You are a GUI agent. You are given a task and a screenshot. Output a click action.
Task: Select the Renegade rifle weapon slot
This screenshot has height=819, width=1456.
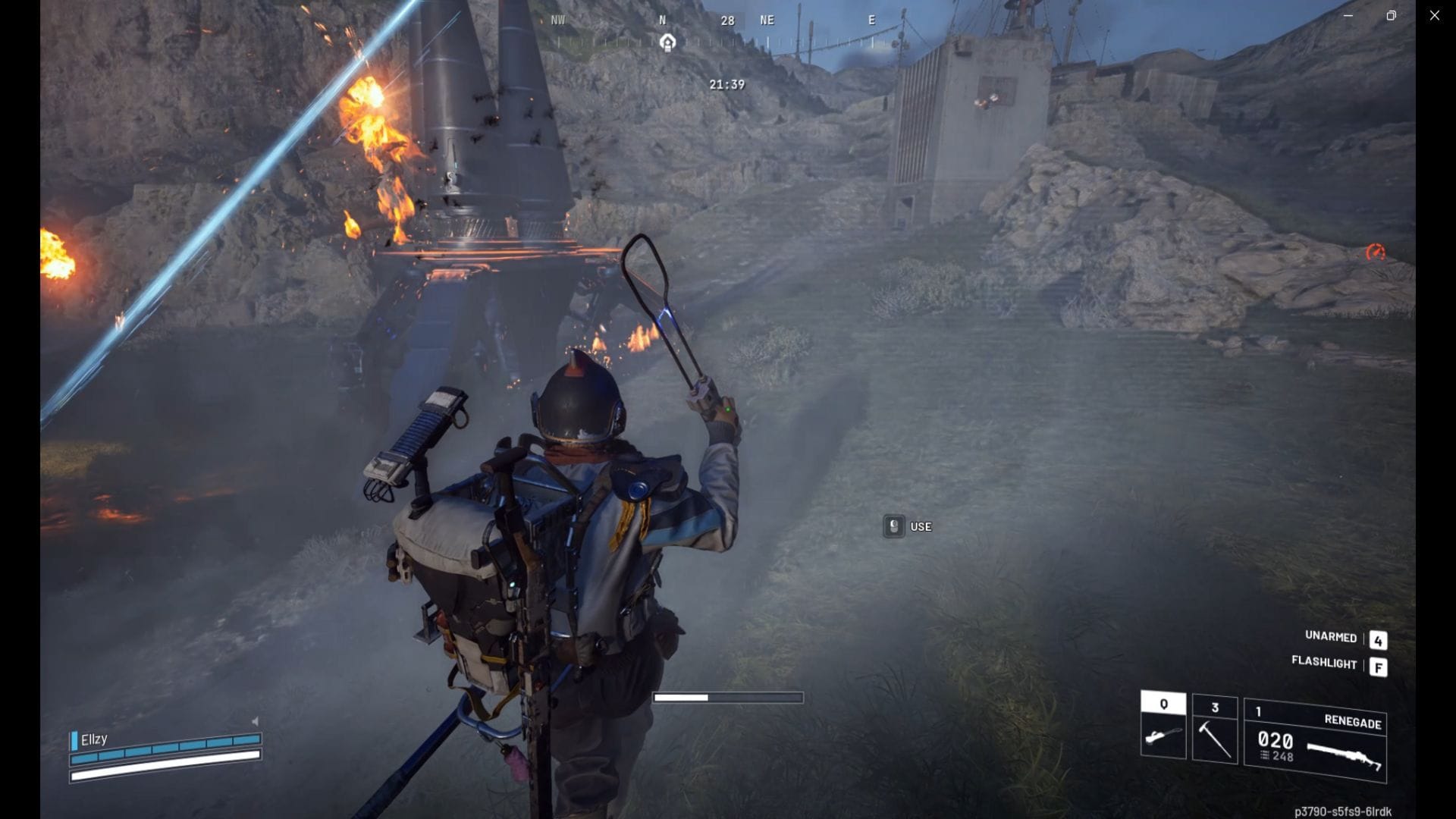pos(1315,742)
